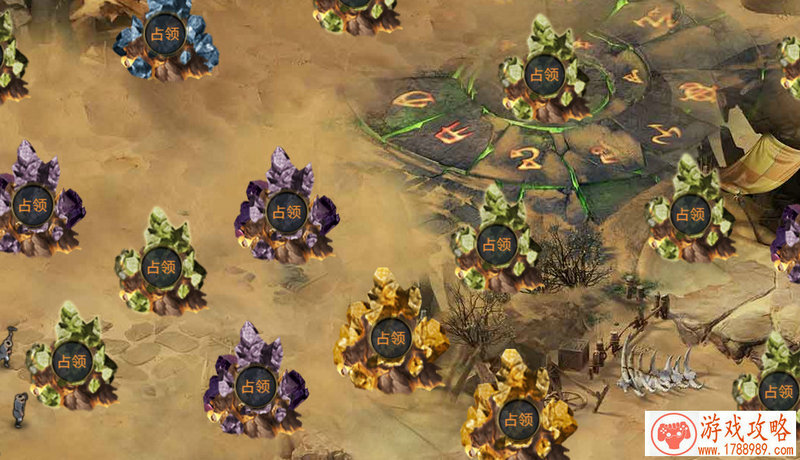Screen dimensions: 800x460
Task: Occupy the green crystal beside the yellow tent
Action: point(689,211)
